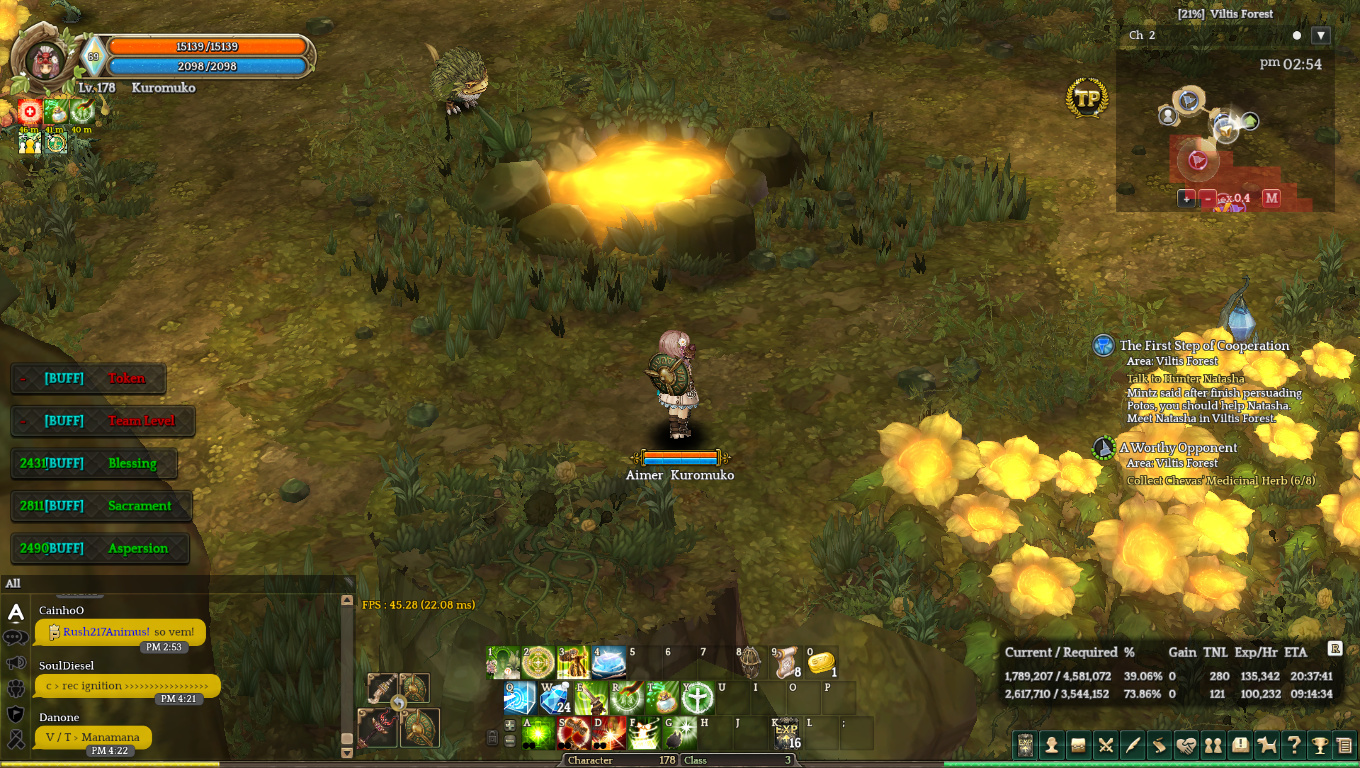The width and height of the screenshot is (1360, 768).
Task: Activate the EXP tome in slot K
Action: pyautogui.click(x=786, y=733)
